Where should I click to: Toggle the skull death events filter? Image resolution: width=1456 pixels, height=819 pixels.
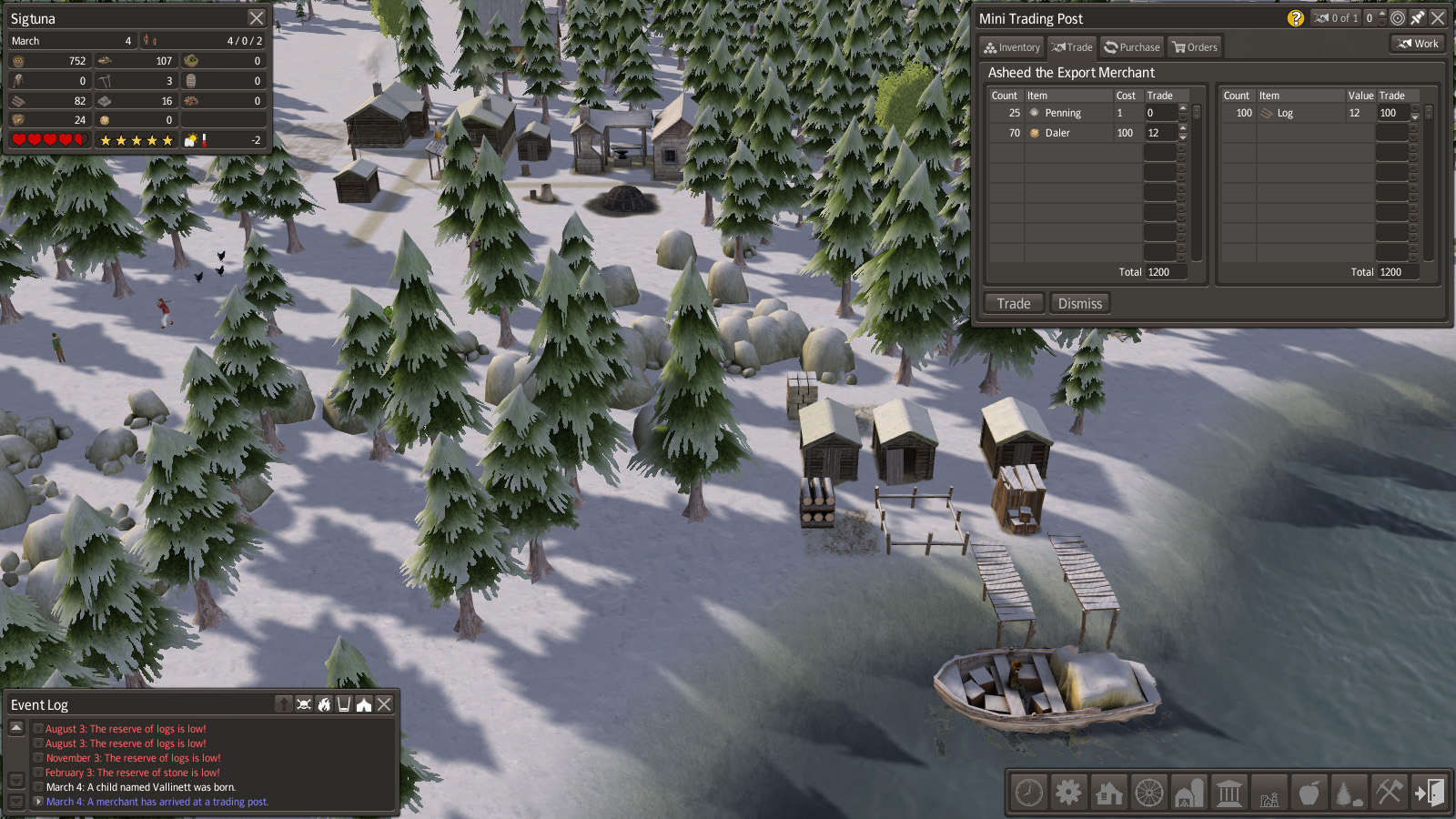tap(304, 704)
